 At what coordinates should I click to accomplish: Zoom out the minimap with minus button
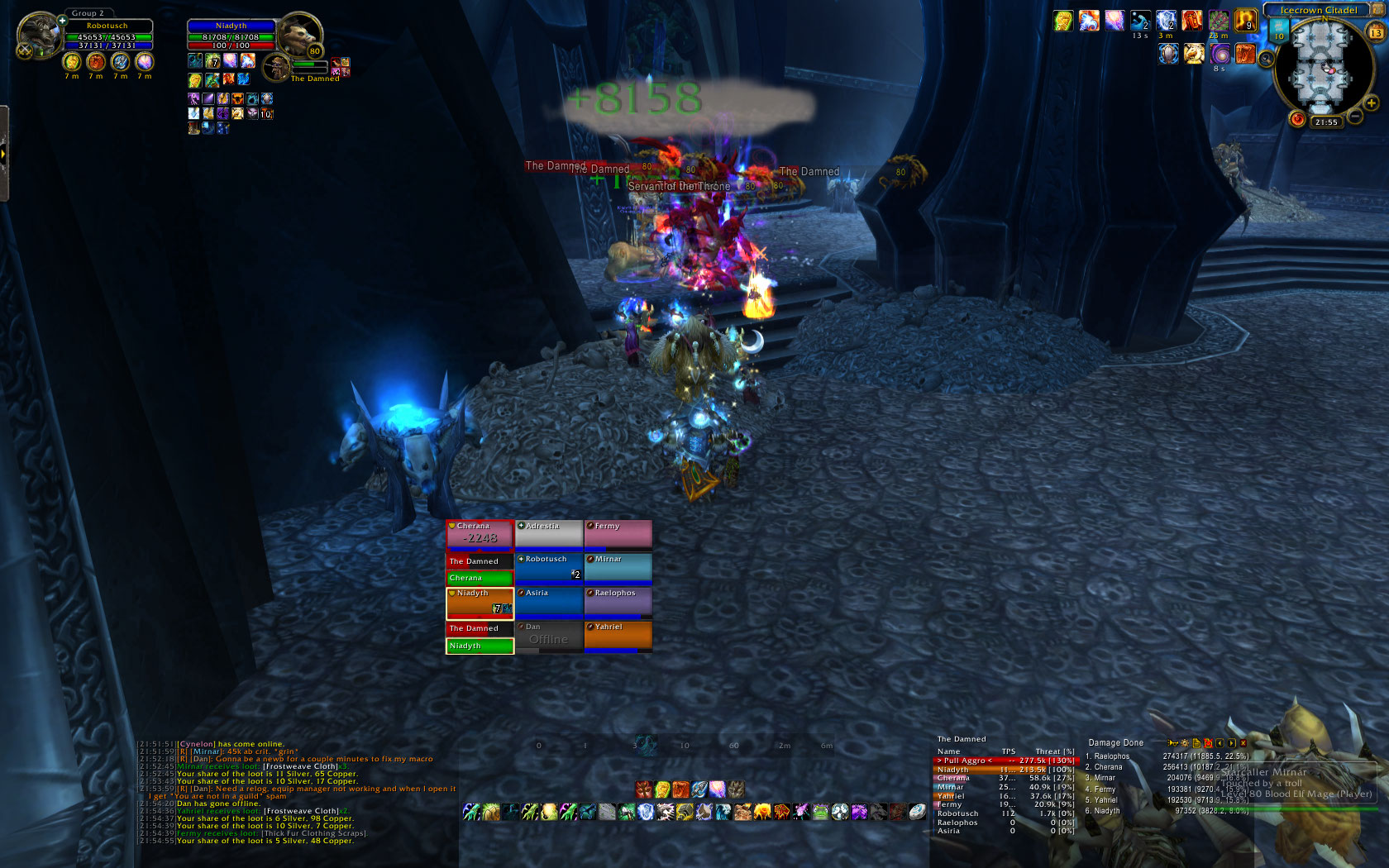coord(1356,117)
